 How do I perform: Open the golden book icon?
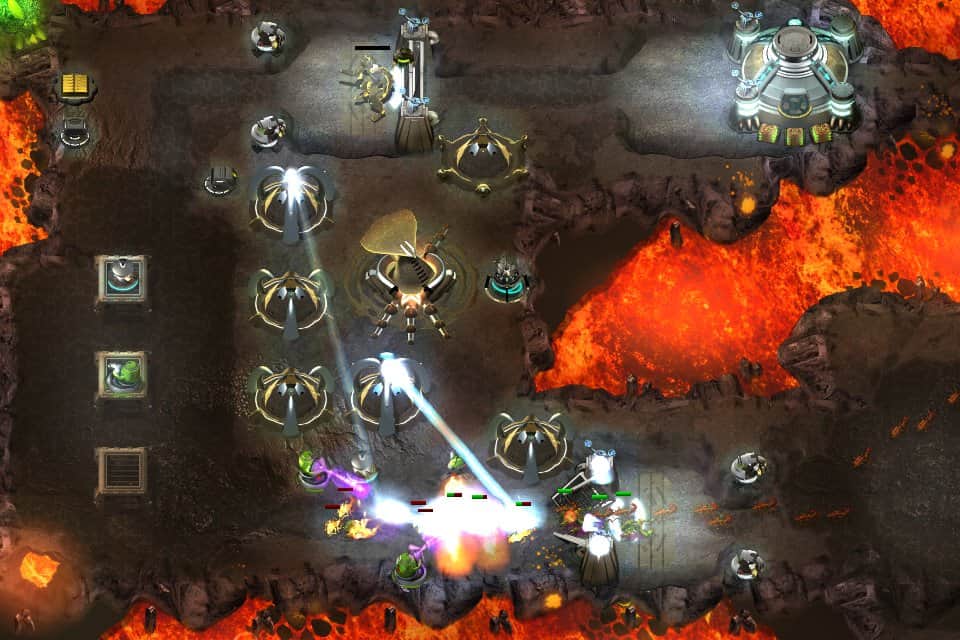(x=75, y=86)
